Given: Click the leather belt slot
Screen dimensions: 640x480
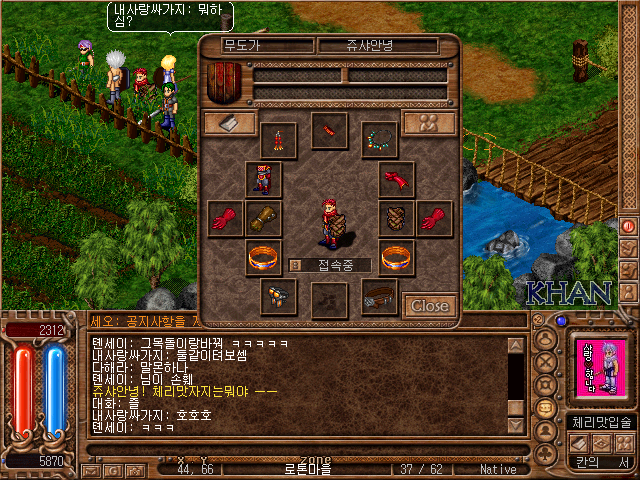Looking at the screenshot, I should click(x=379, y=296).
